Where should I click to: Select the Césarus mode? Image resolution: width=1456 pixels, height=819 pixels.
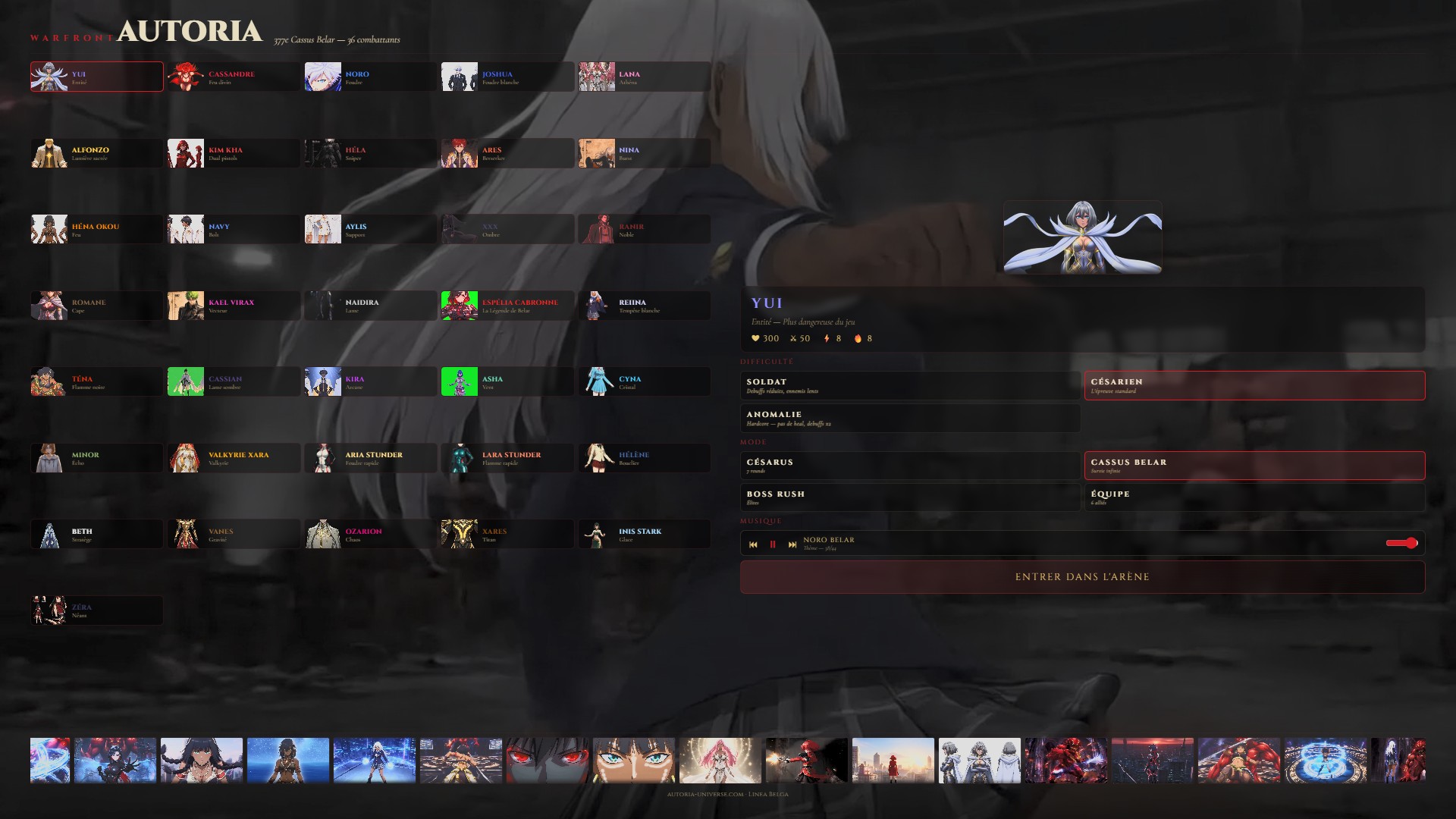click(x=910, y=466)
